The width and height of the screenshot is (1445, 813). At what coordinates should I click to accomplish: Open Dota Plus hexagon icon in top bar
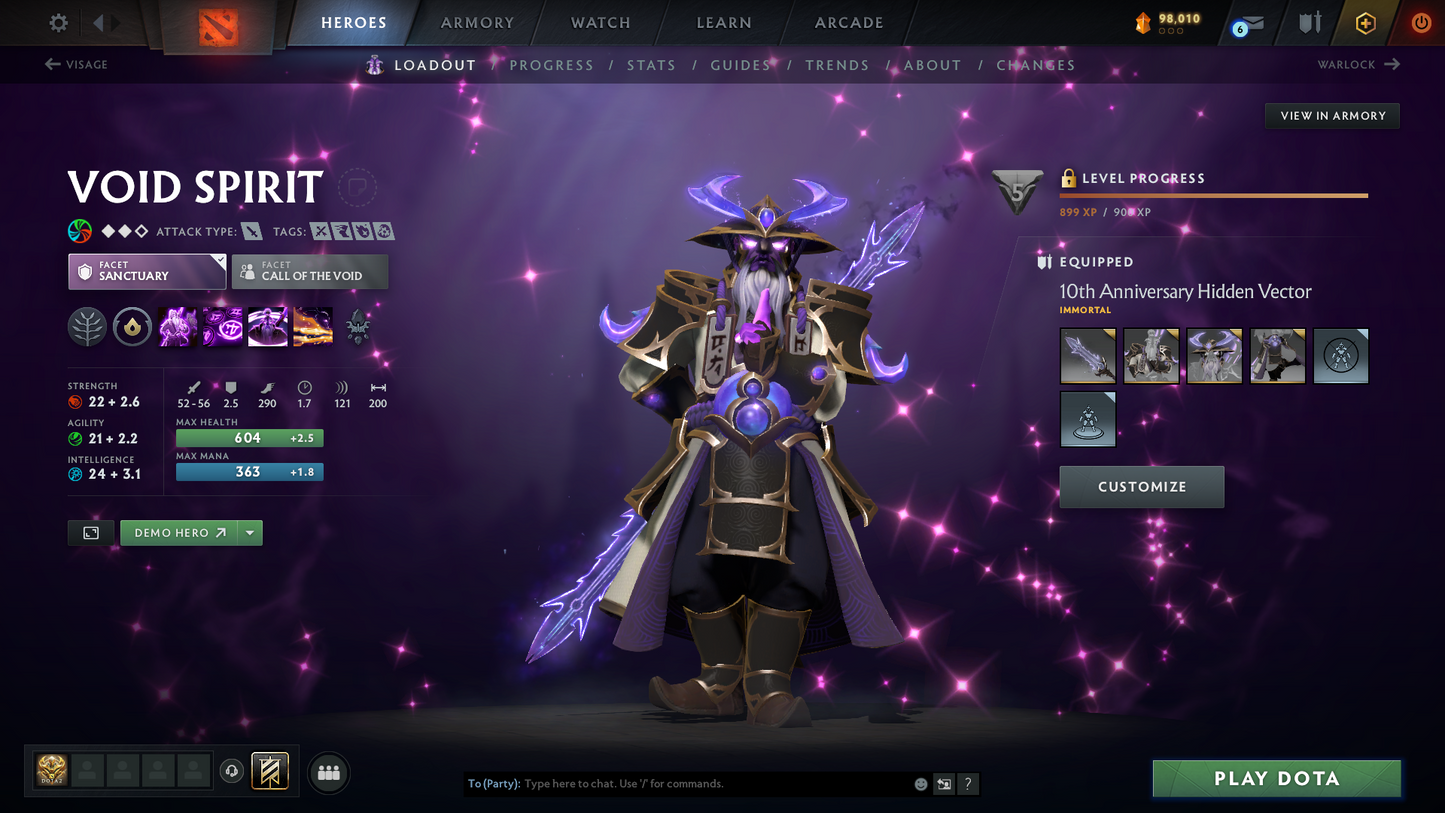(x=1366, y=22)
